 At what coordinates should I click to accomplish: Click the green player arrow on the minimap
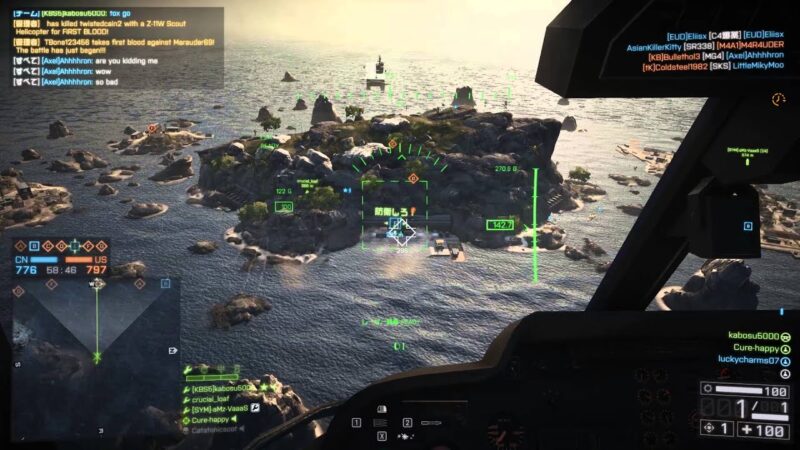[x=97, y=355]
